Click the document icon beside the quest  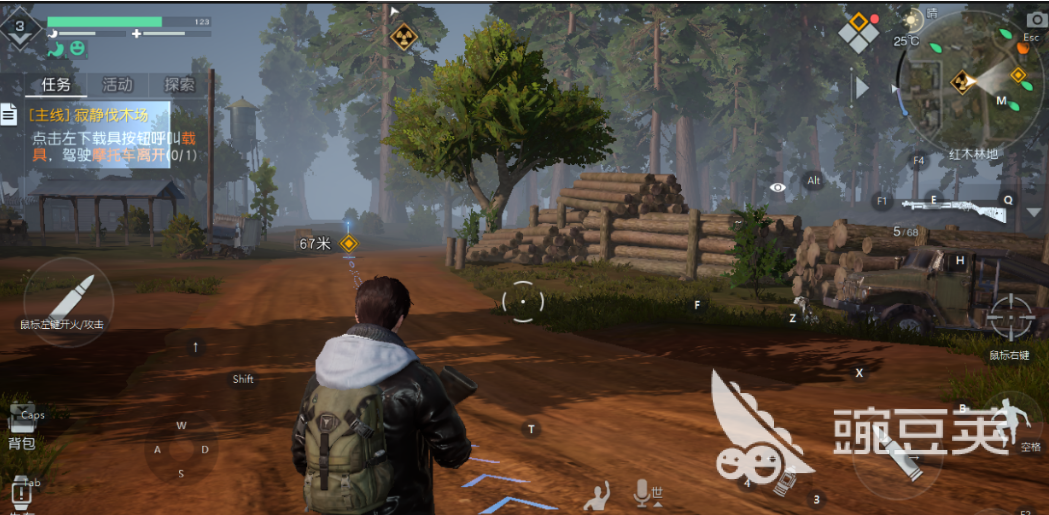(9, 115)
